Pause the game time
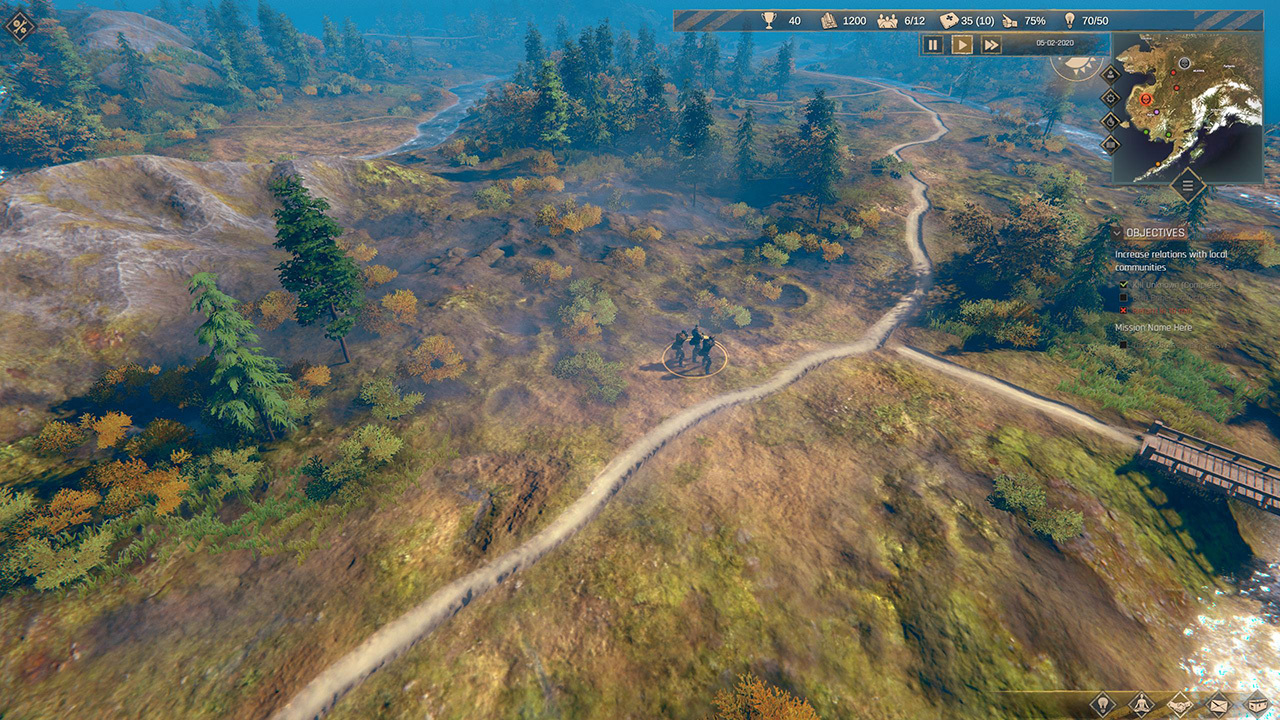 tap(933, 44)
